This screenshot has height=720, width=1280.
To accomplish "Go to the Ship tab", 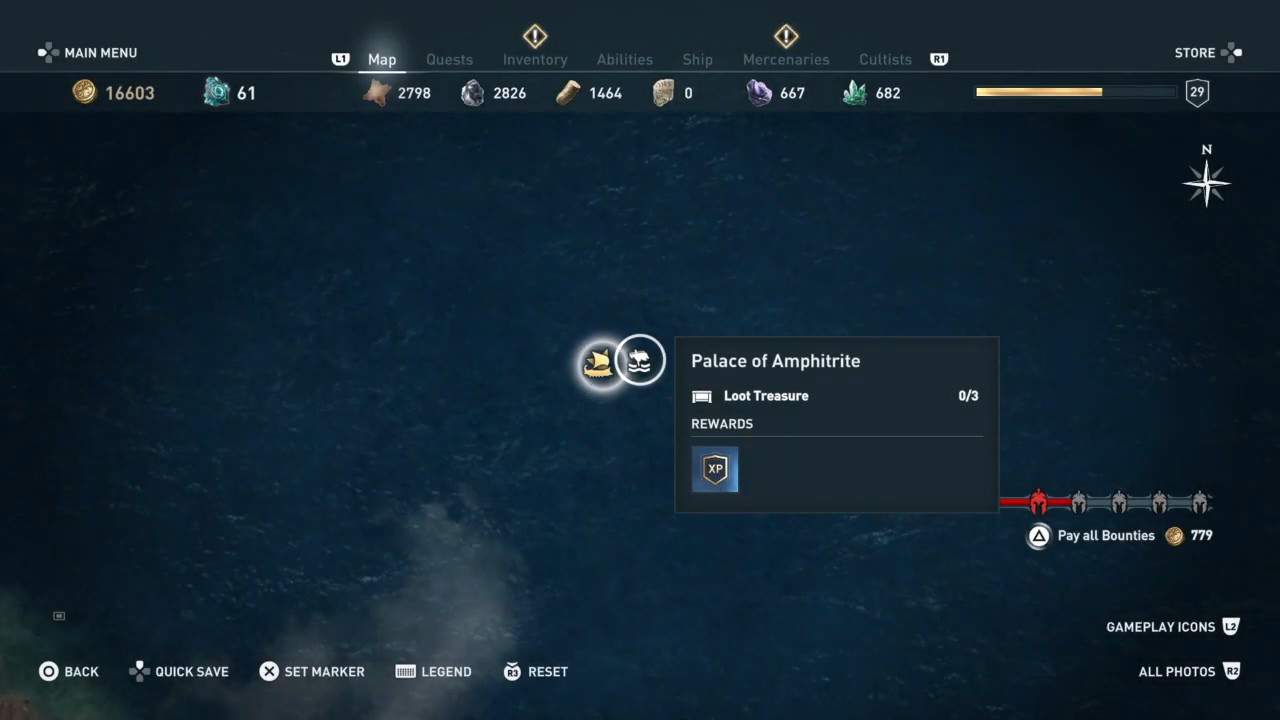I will 697,60.
